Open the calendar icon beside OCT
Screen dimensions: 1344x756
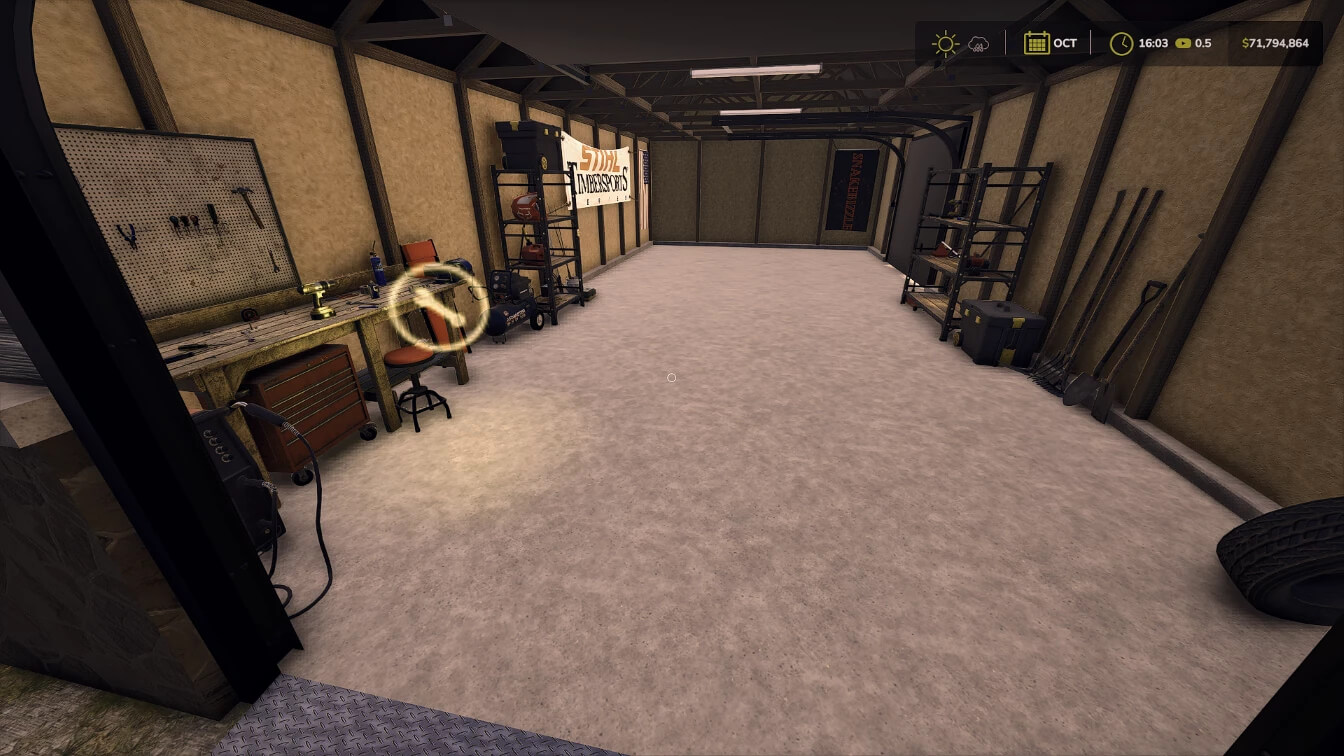(1036, 43)
